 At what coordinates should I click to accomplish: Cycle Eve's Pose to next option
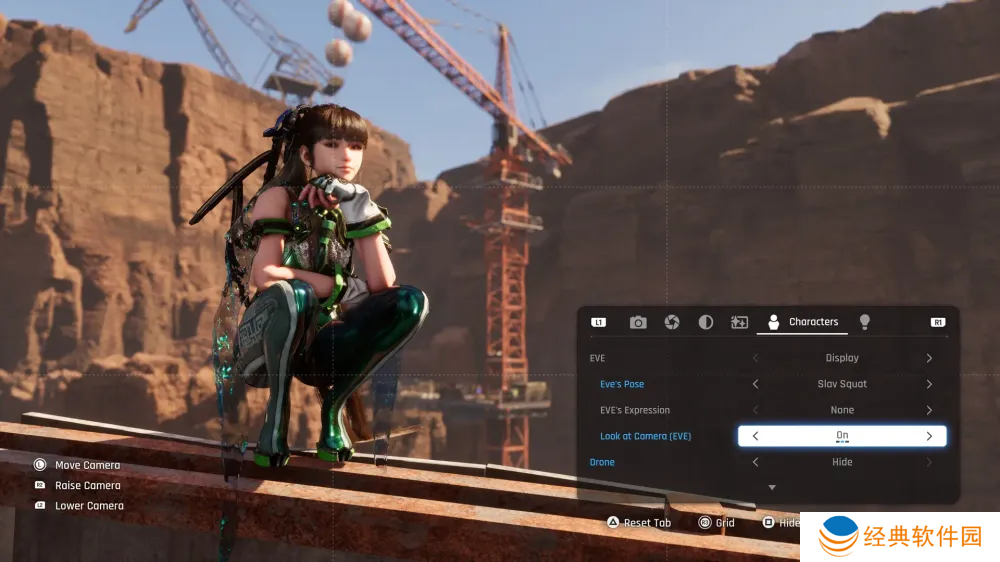tap(929, 384)
